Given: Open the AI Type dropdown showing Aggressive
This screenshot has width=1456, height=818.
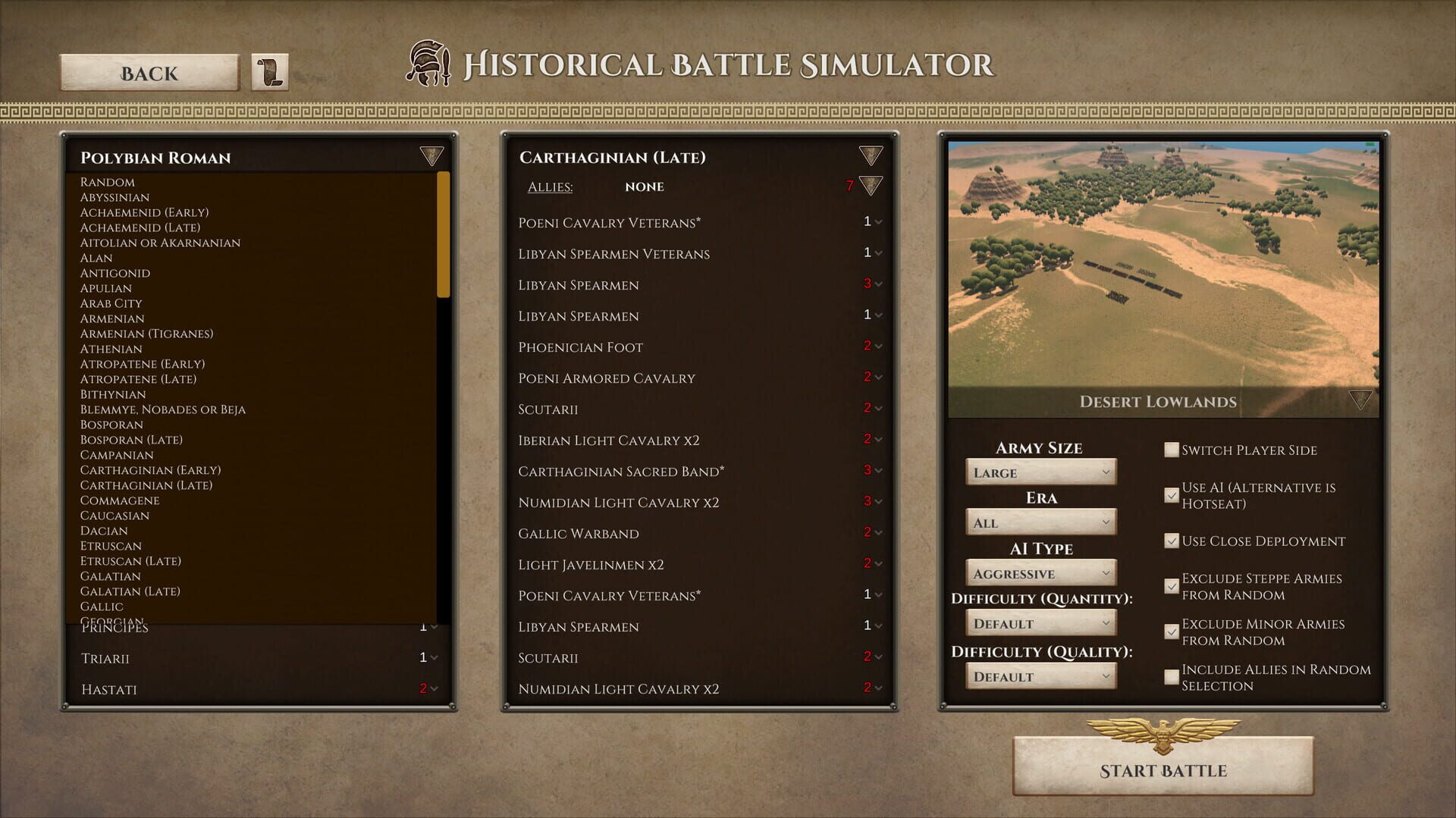Looking at the screenshot, I should 1040,572.
